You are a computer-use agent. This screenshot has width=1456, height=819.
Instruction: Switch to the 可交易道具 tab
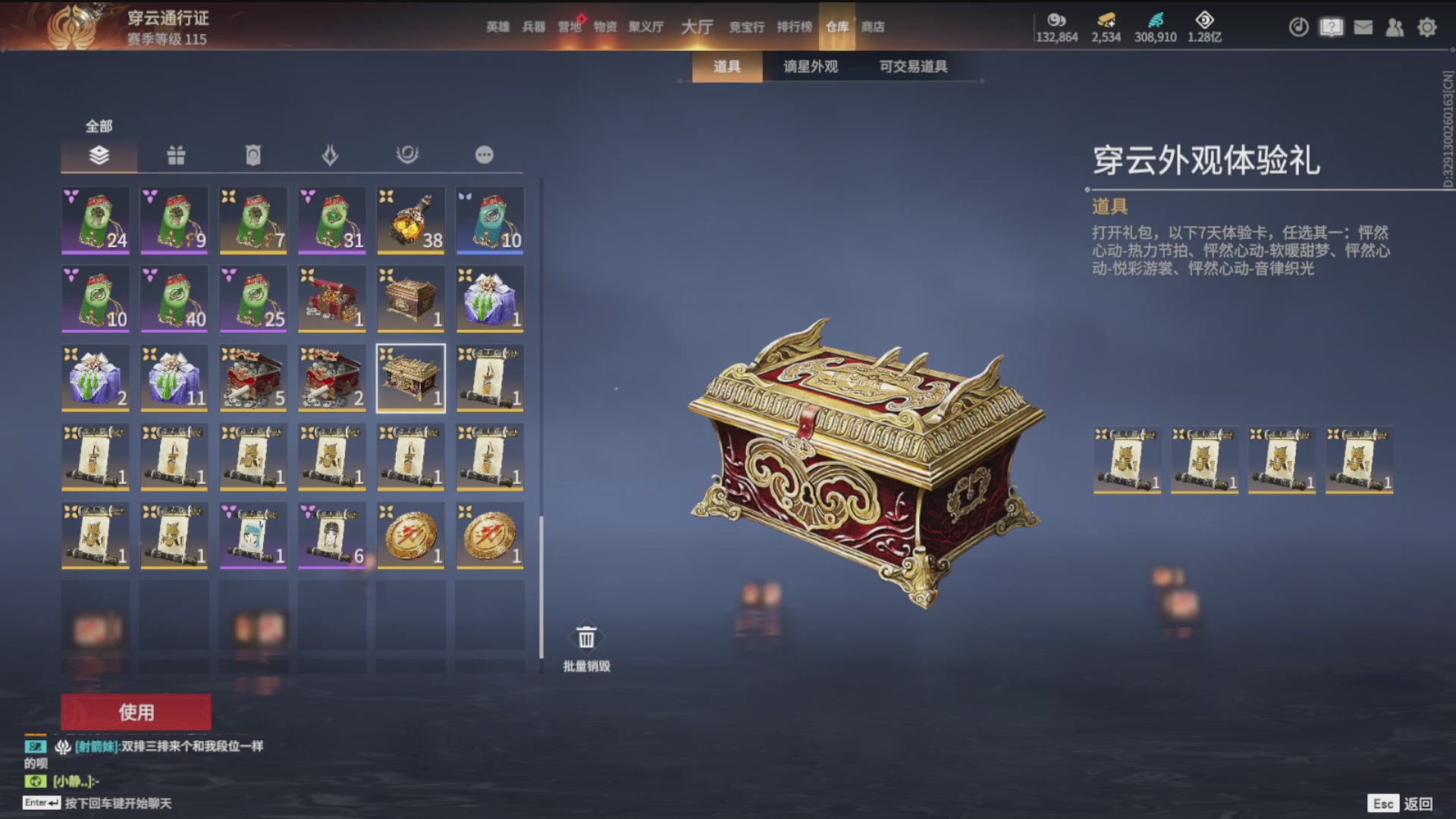912,67
